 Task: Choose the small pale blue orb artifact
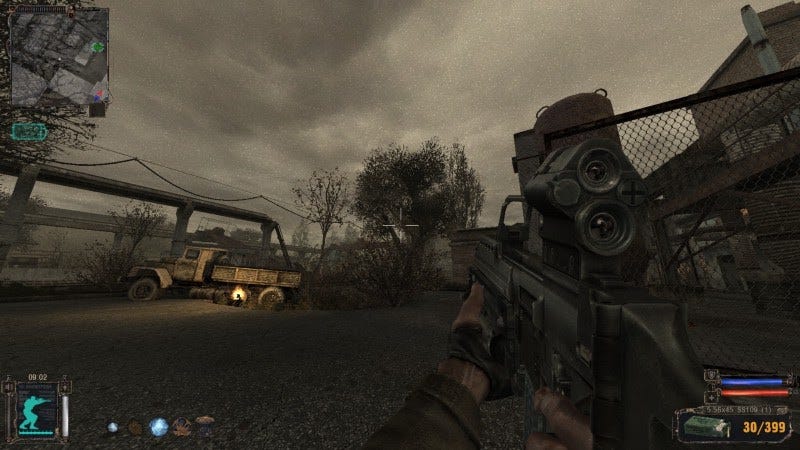113,427
